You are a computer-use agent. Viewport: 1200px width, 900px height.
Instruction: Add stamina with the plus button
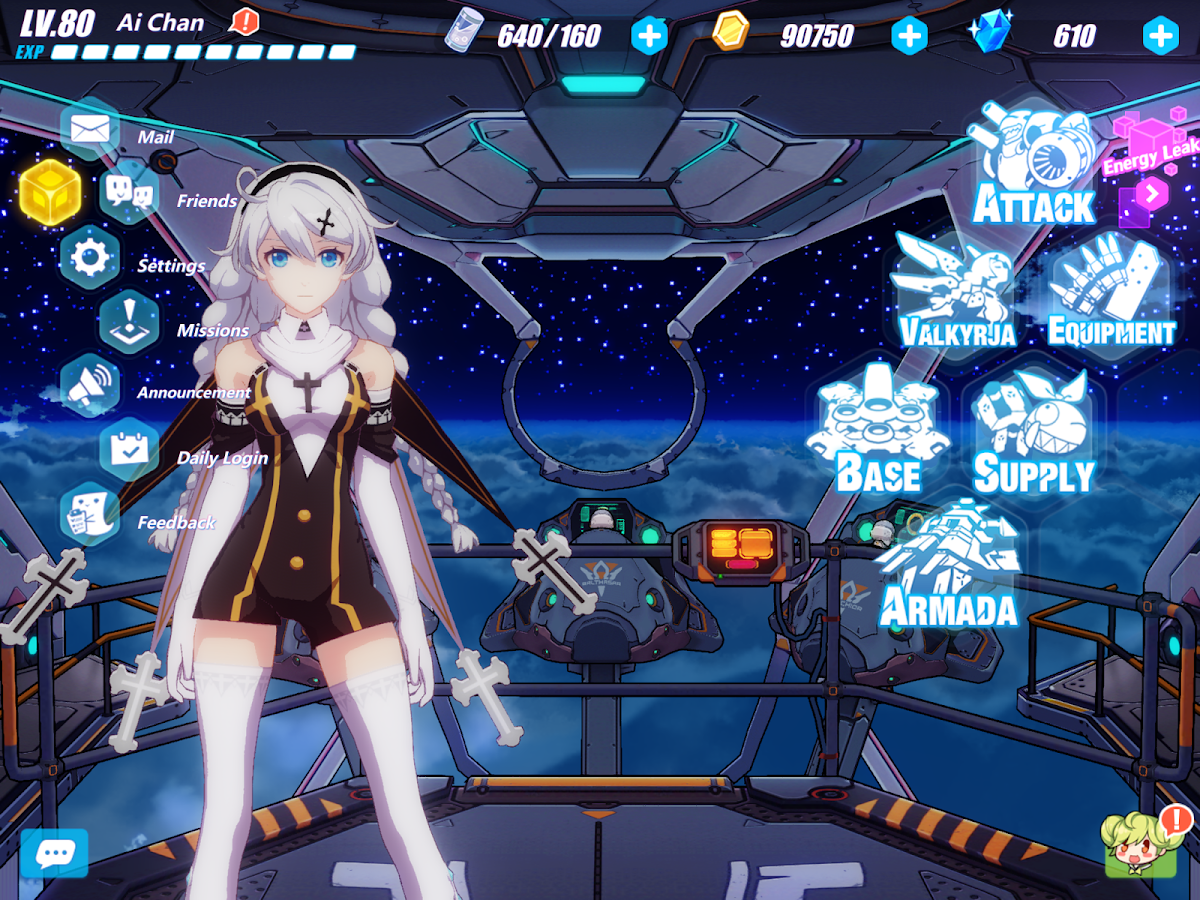coord(649,36)
